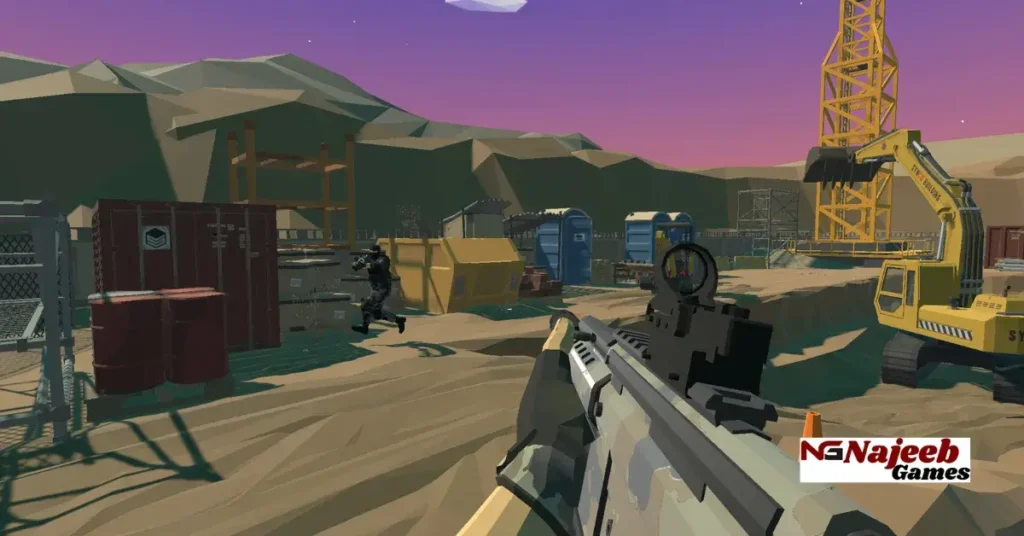This screenshot has height=536, width=1024.
Task: Click the Najeeb Games watermark logo
Action: coord(884,460)
